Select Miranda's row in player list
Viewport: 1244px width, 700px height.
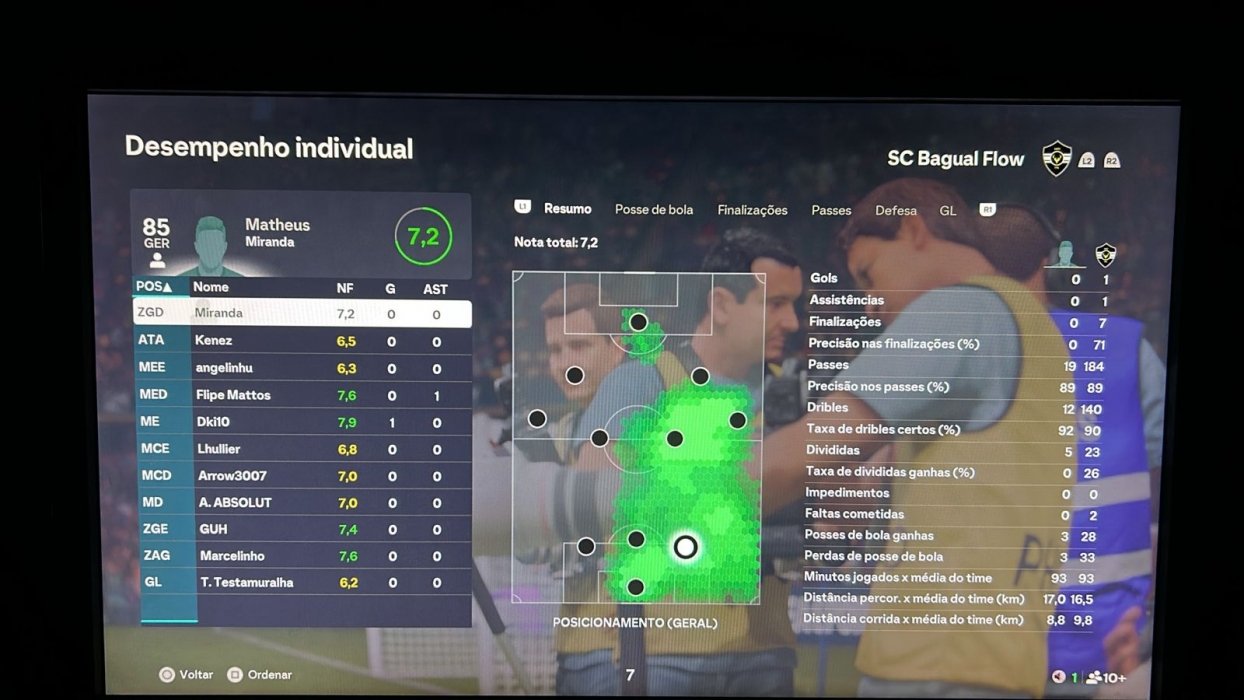coord(301,313)
